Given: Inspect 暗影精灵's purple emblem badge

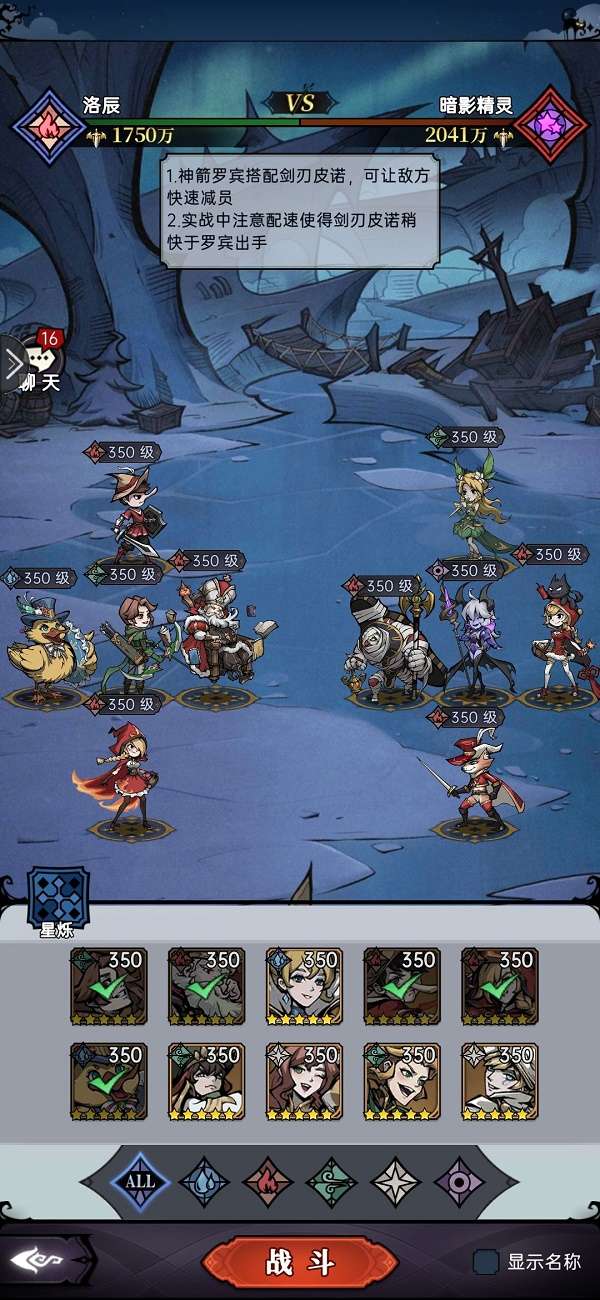Looking at the screenshot, I should [551, 127].
